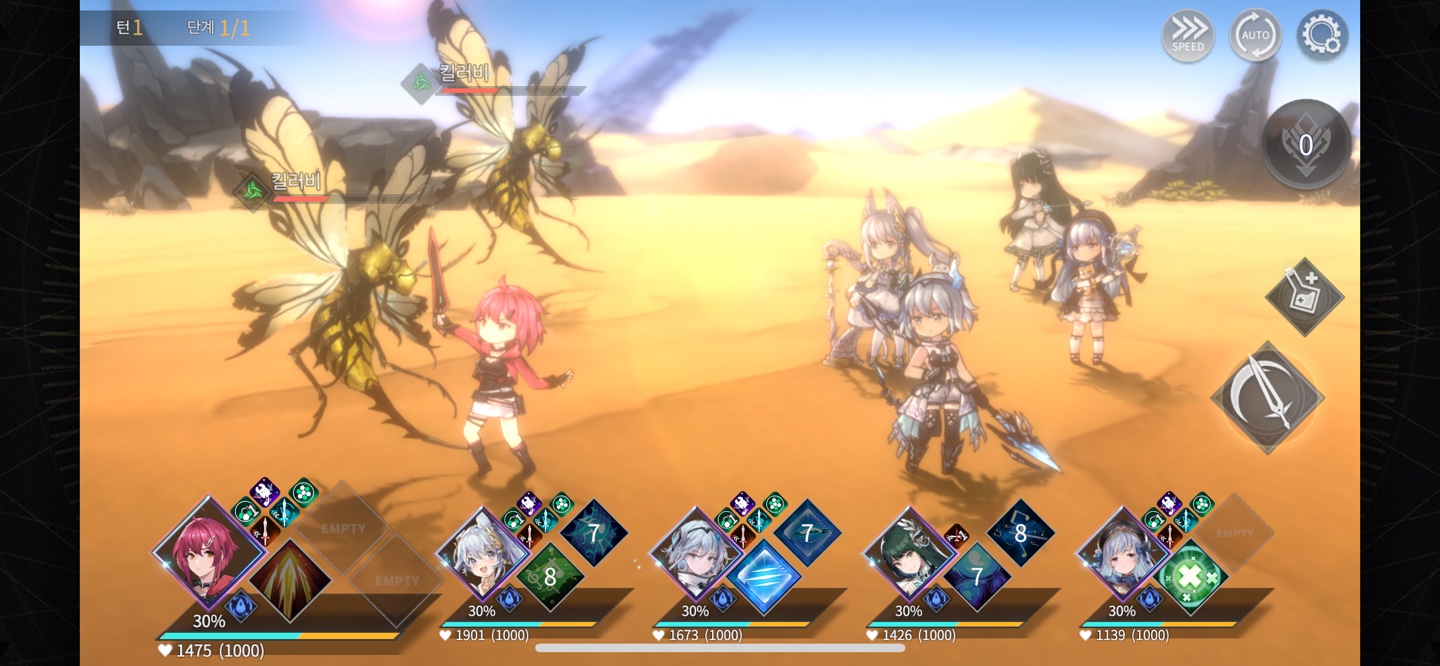1440x666 pixels.
Task: Enable AUTO battle mode
Action: click(x=1255, y=36)
